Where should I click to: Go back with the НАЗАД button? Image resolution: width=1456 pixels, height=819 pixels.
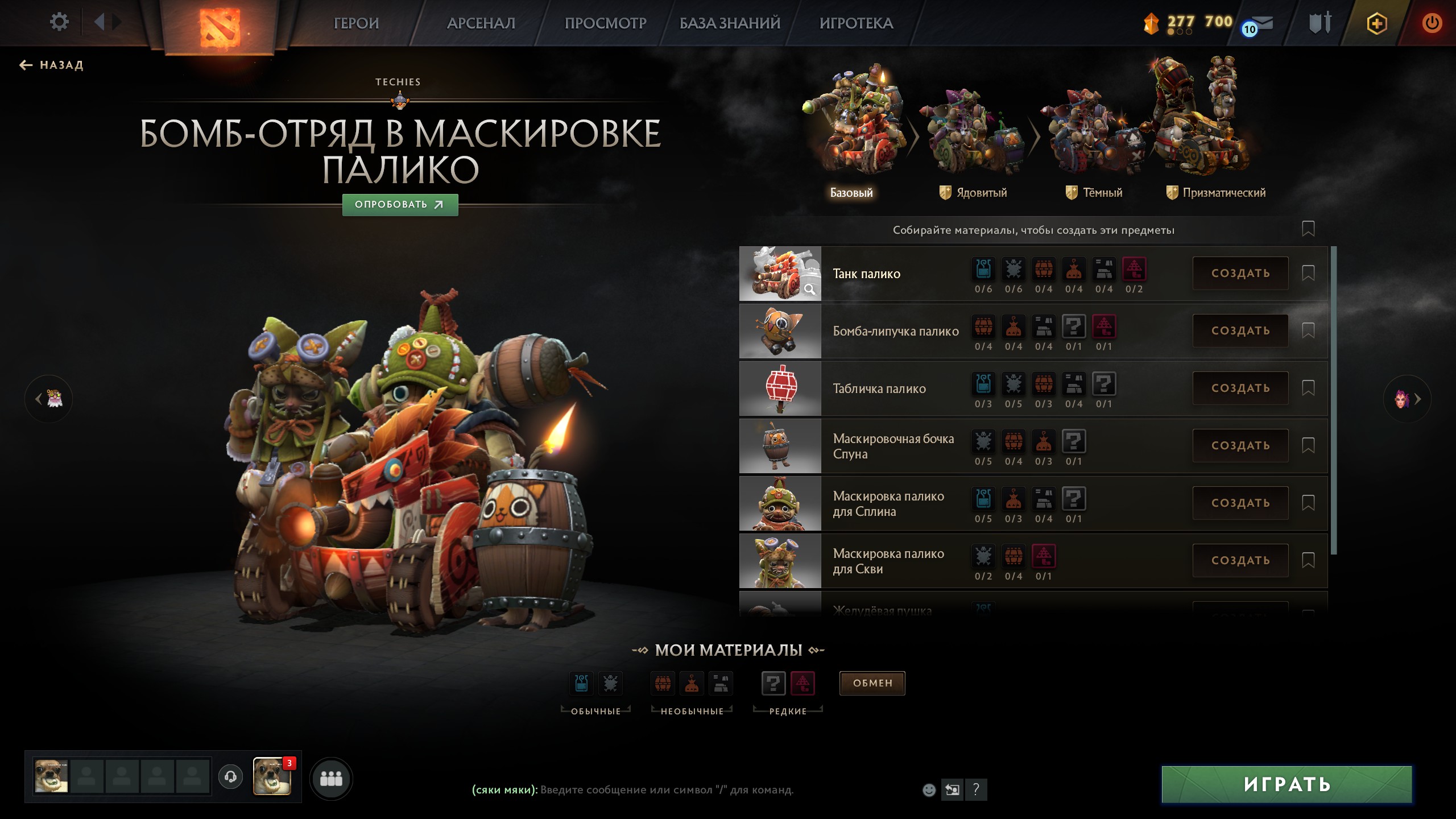[x=52, y=65]
